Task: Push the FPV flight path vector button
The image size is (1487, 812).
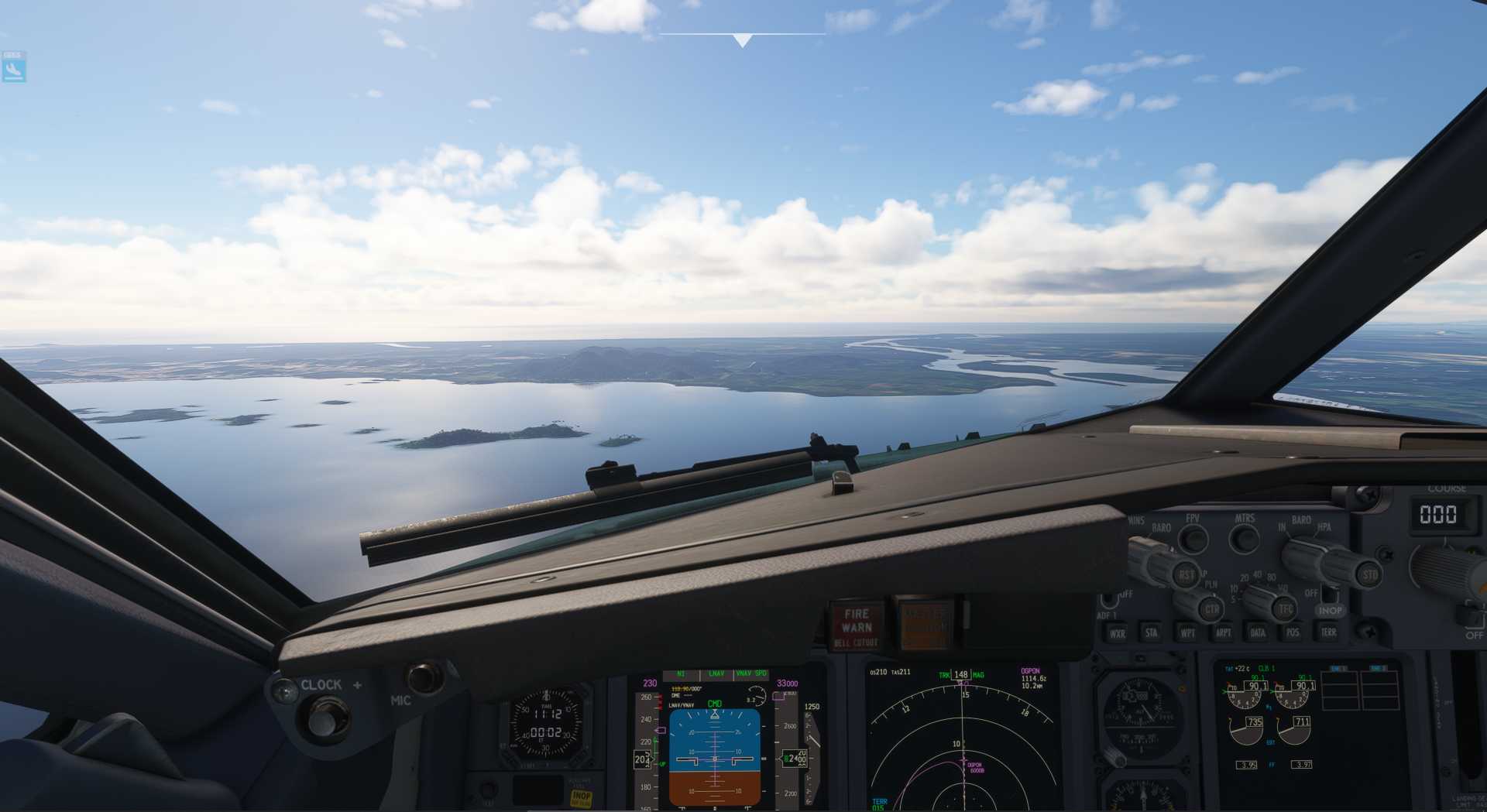Action: coord(1193,538)
